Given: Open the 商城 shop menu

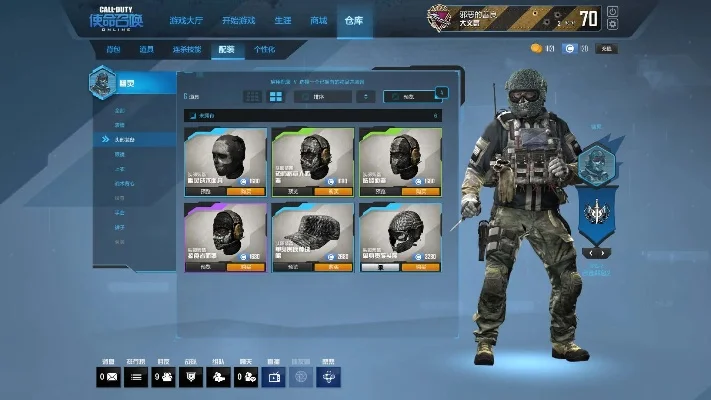Looking at the screenshot, I should (x=318, y=20).
